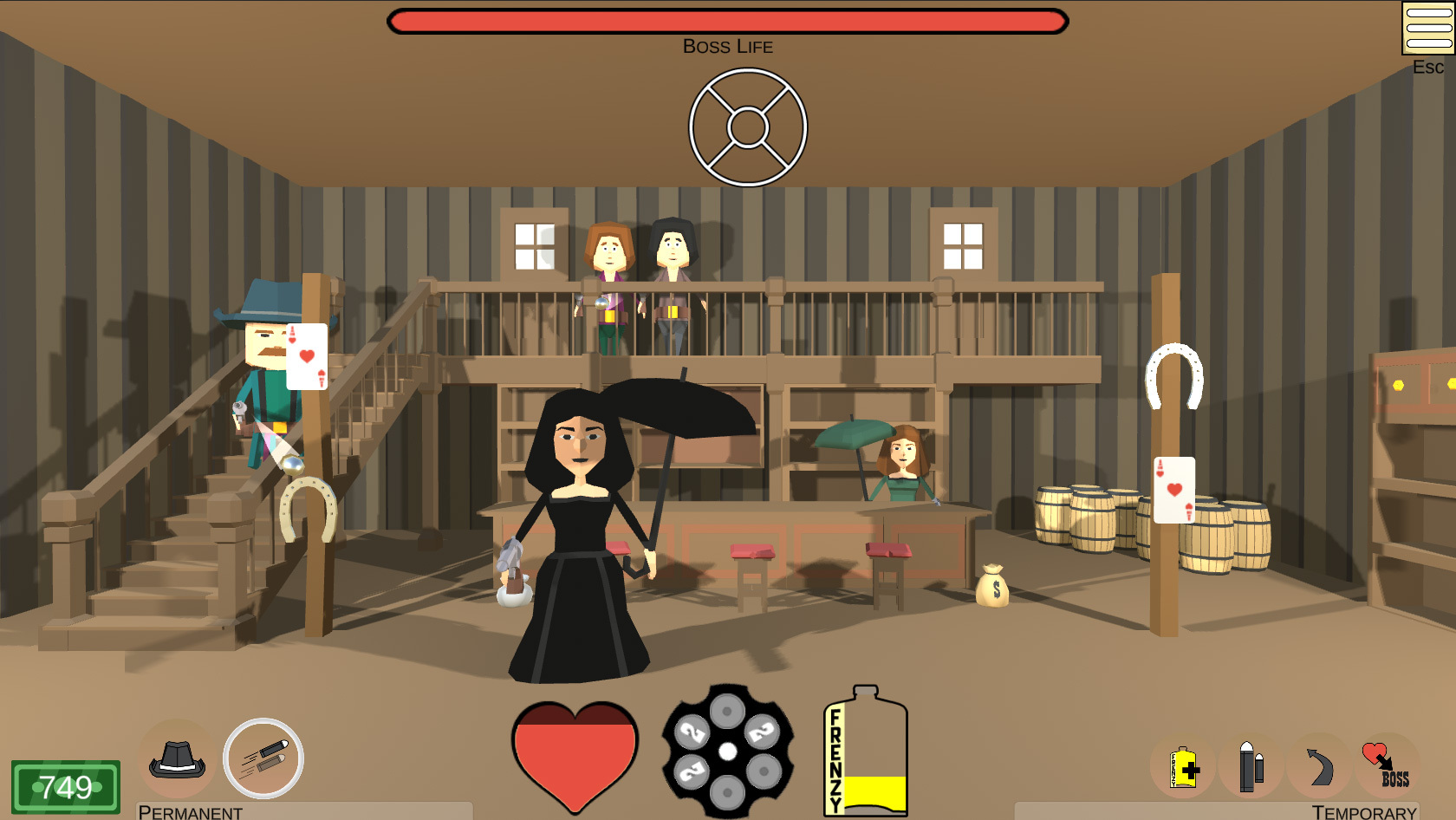The width and height of the screenshot is (1456, 820).
Task: Select the Frenzy battery power-up icon
Action: (1181, 765)
